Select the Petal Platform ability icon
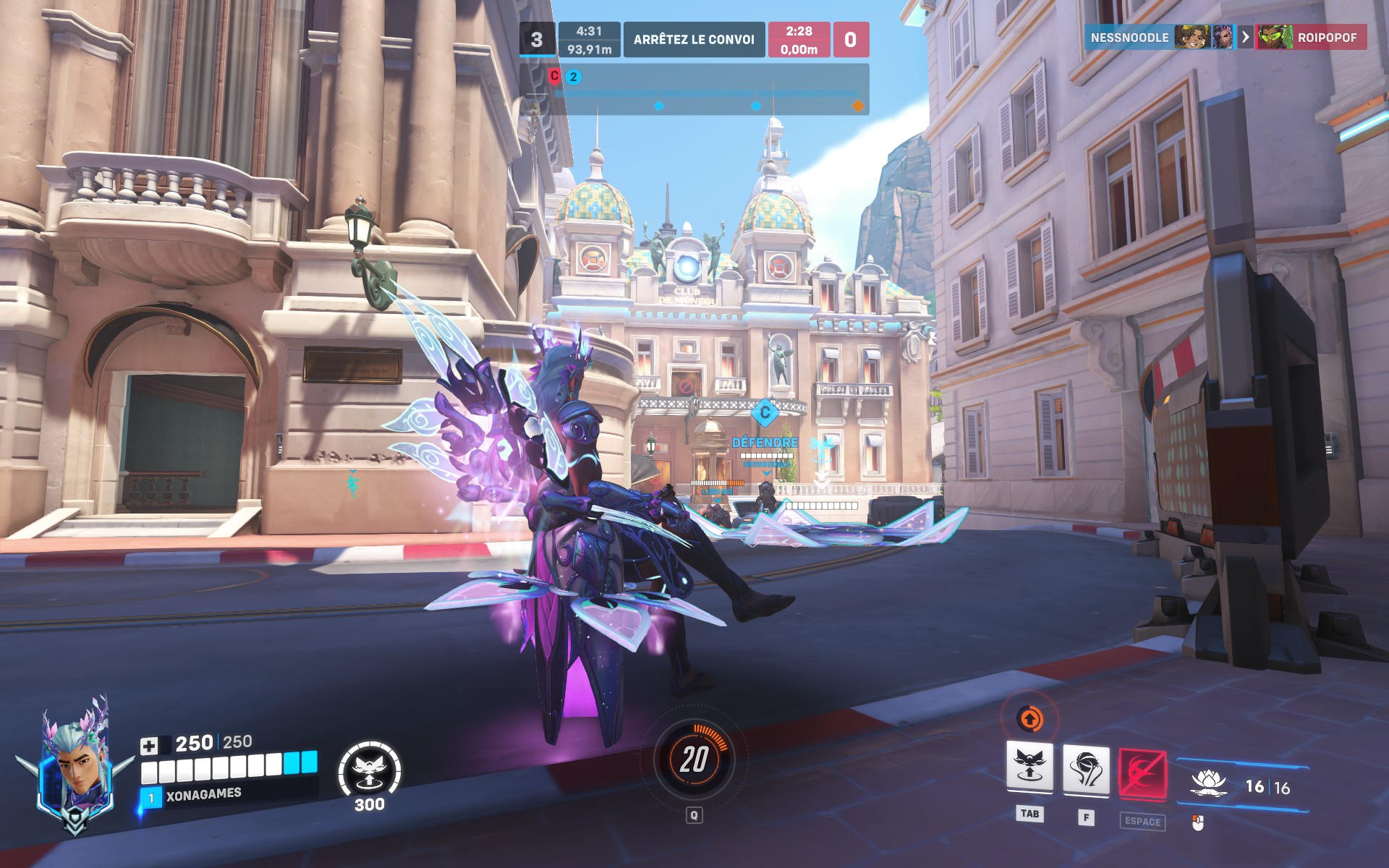Screen dimensions: 1389x868 1029,767
